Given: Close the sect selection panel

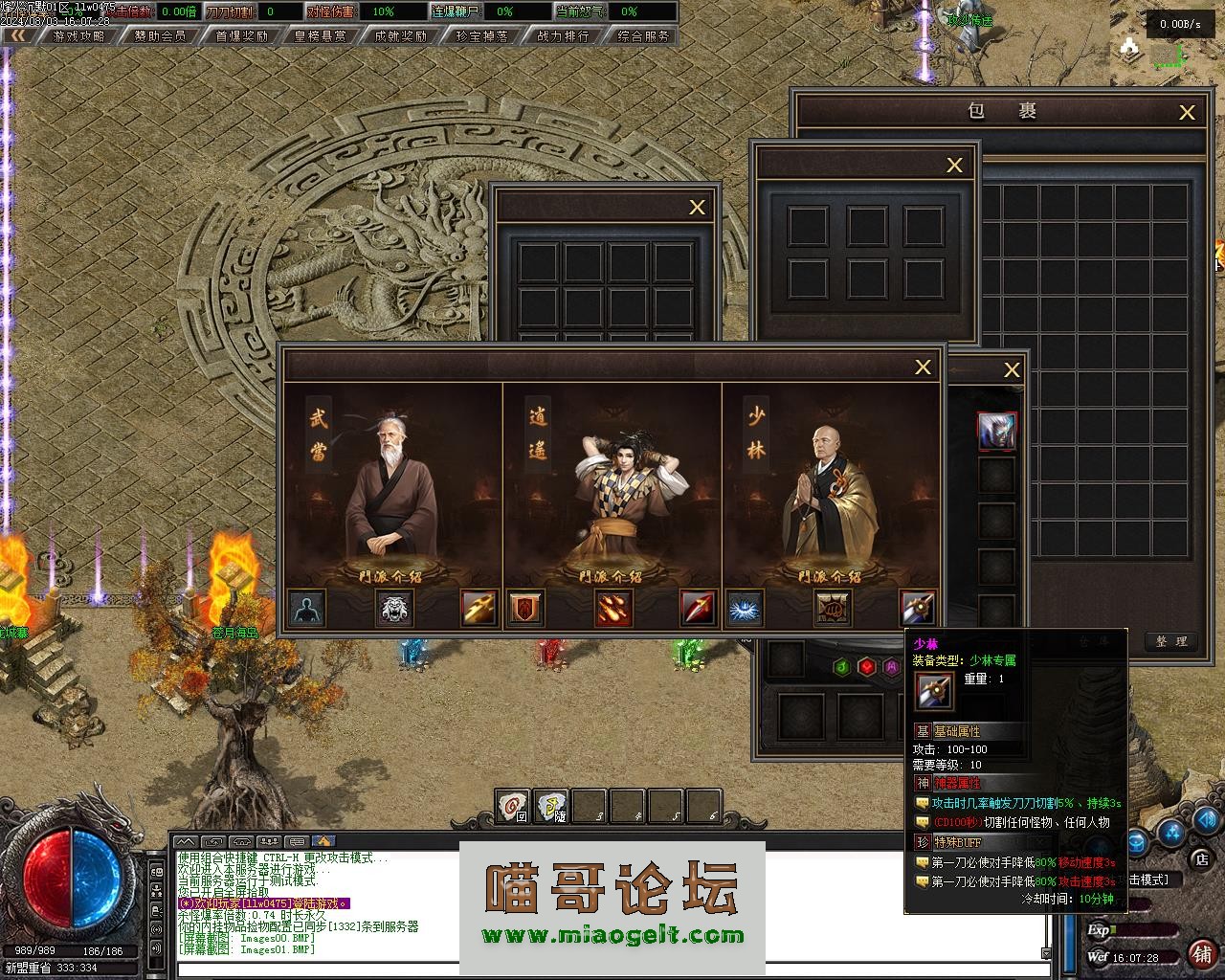Looking at the screenshot, I should coord(923,367).
